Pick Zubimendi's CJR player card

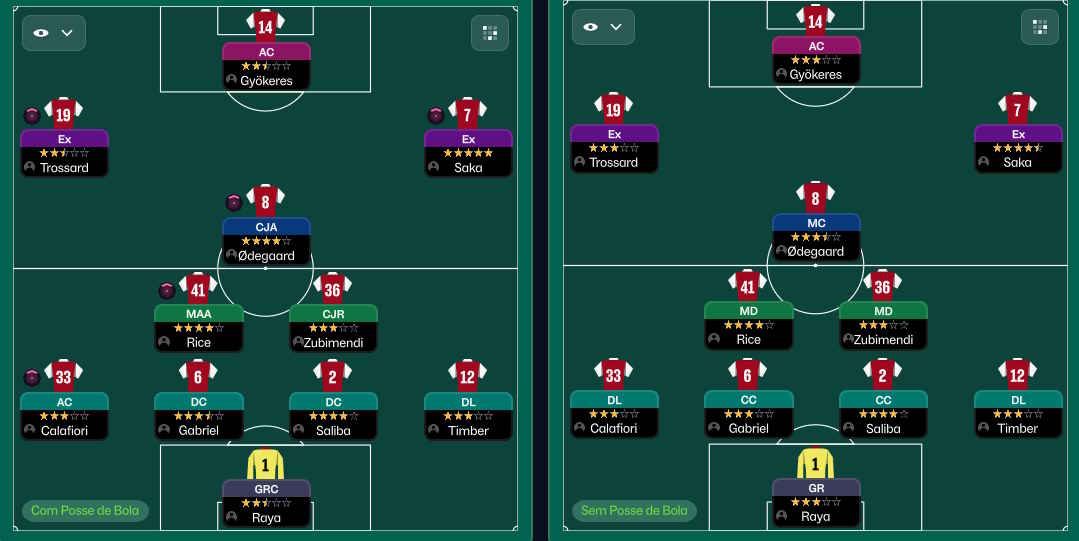click(333, 328)
